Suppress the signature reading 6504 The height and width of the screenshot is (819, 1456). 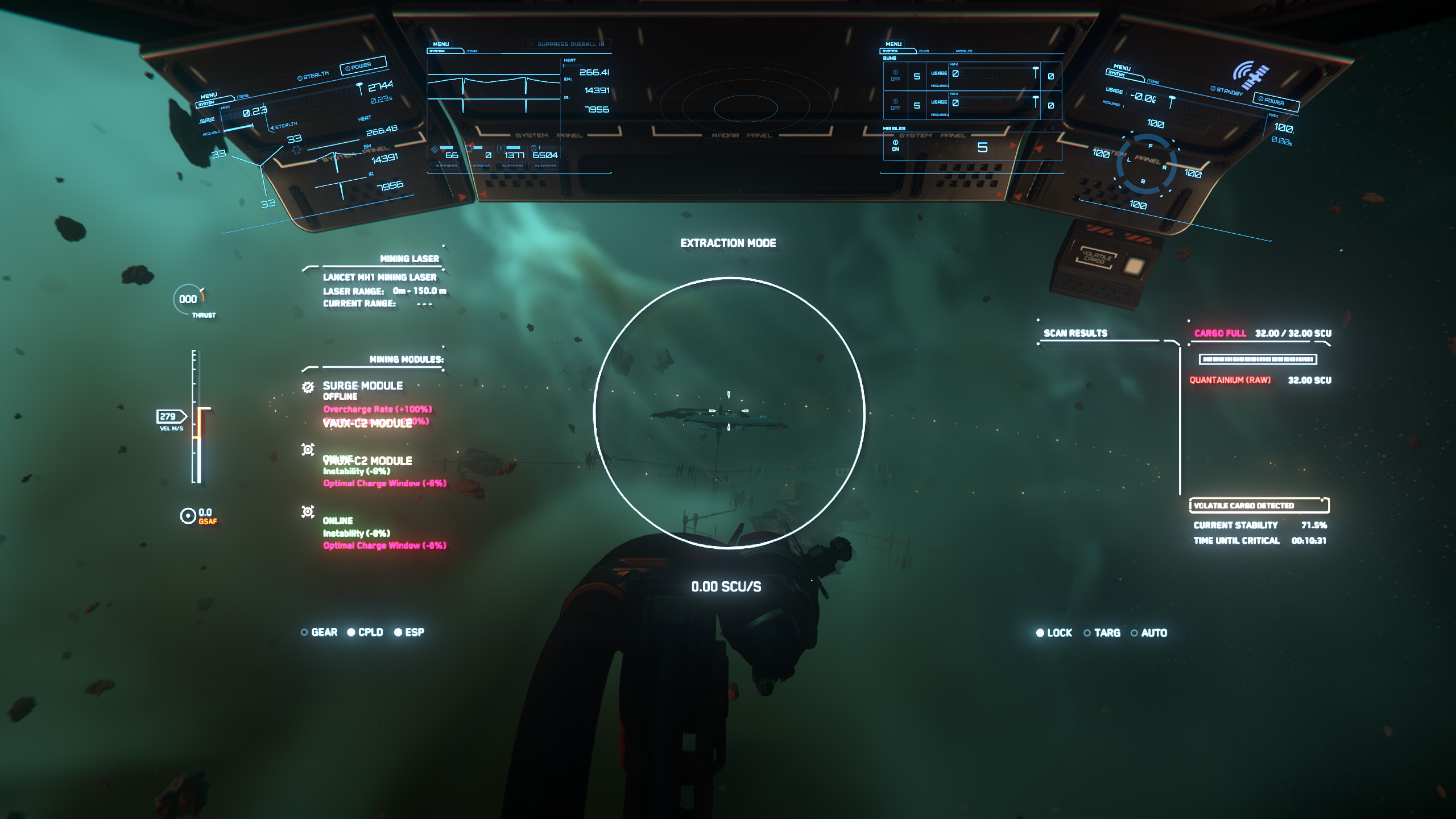pyautogui.click(x=545, y=166)
